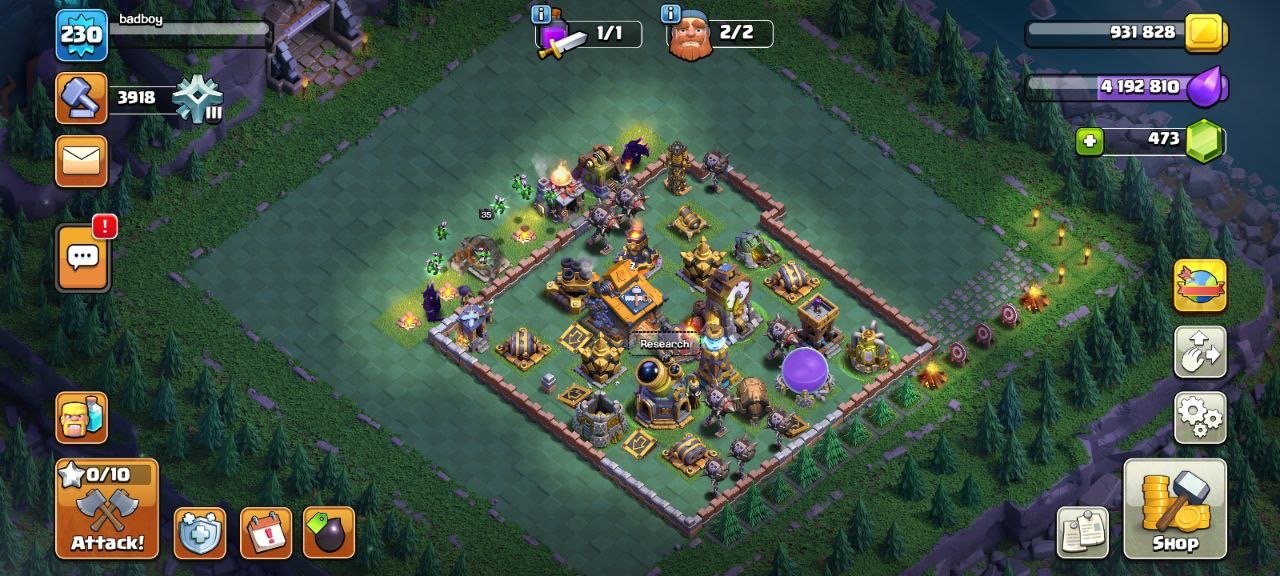Screen dimensions: 1280x576
Task: Open the chat speech bubble panel
Action: click(x=82, y=258)
